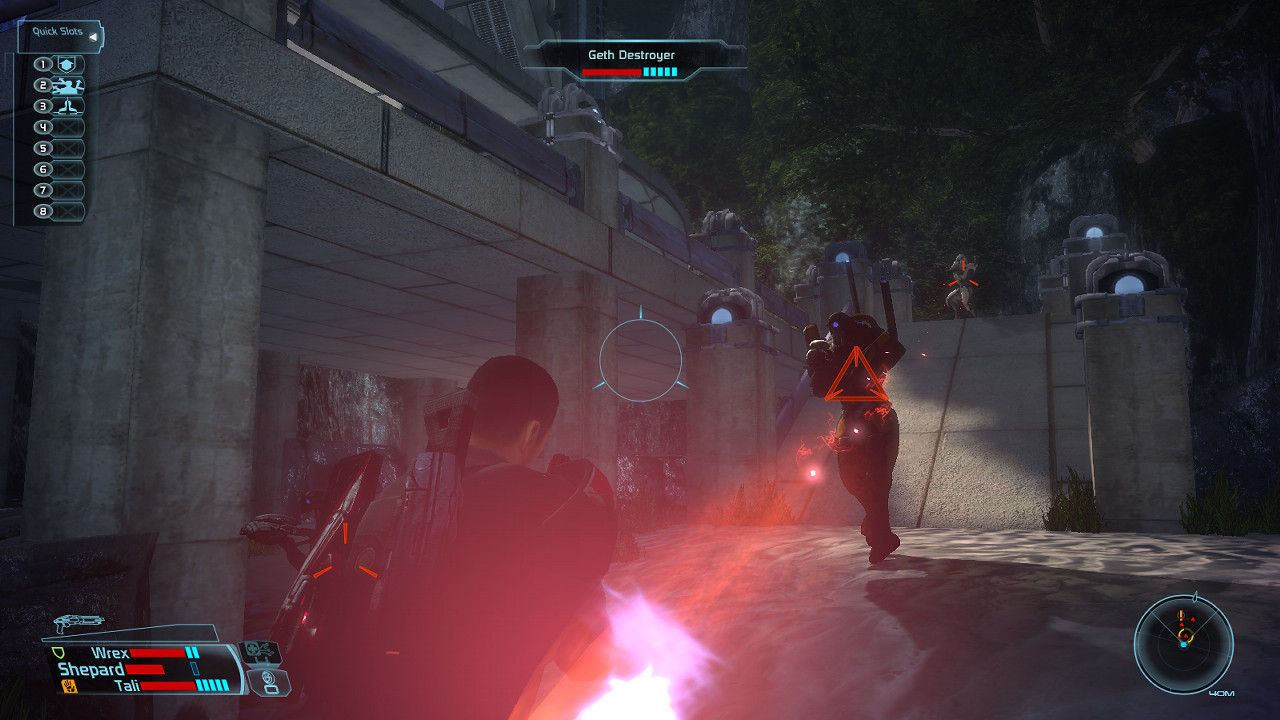Click the empty Quick Slot 4
The image size is (1280, 720).
click(x=68, y=126)
